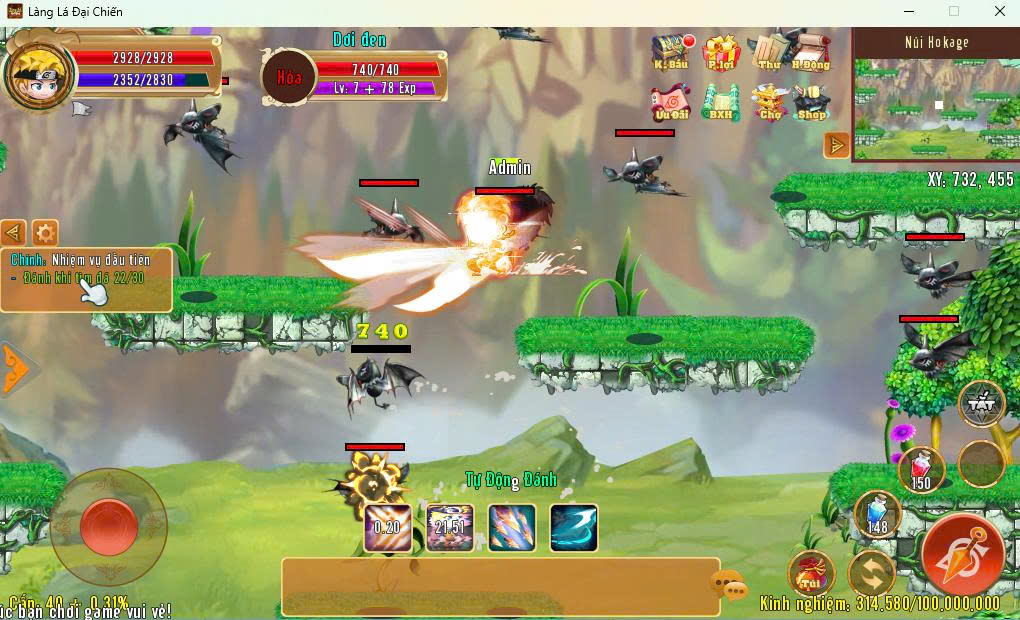Activate the teal slash skill

[574, 528]
